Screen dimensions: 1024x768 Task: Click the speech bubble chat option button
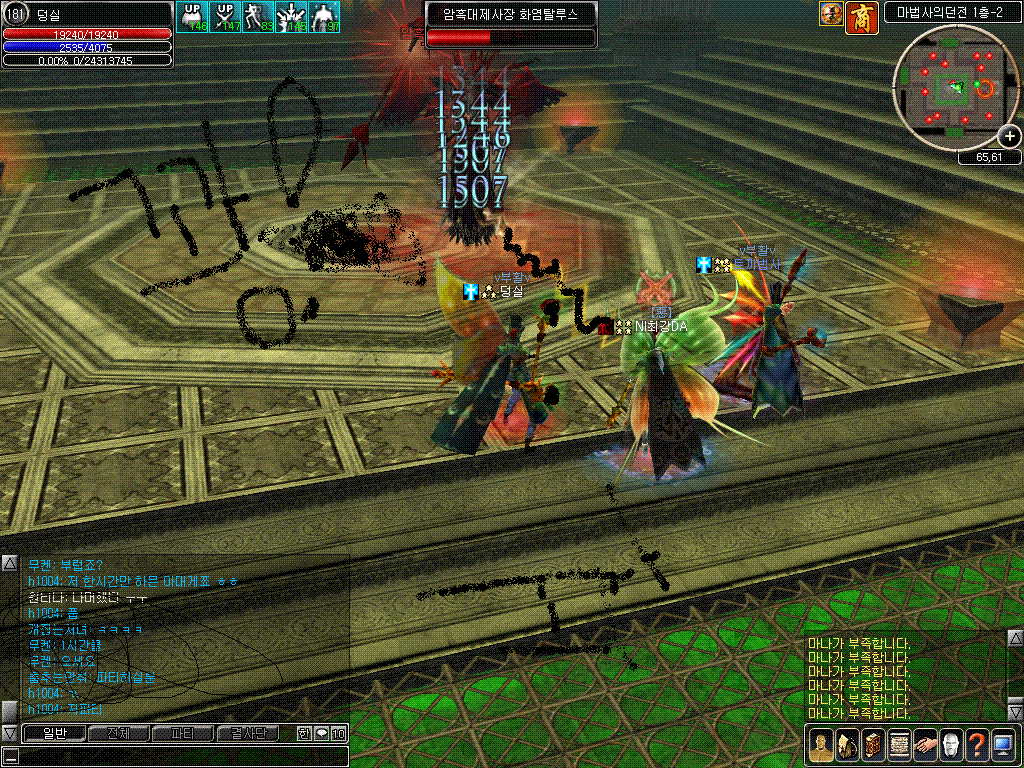[321, 733]
